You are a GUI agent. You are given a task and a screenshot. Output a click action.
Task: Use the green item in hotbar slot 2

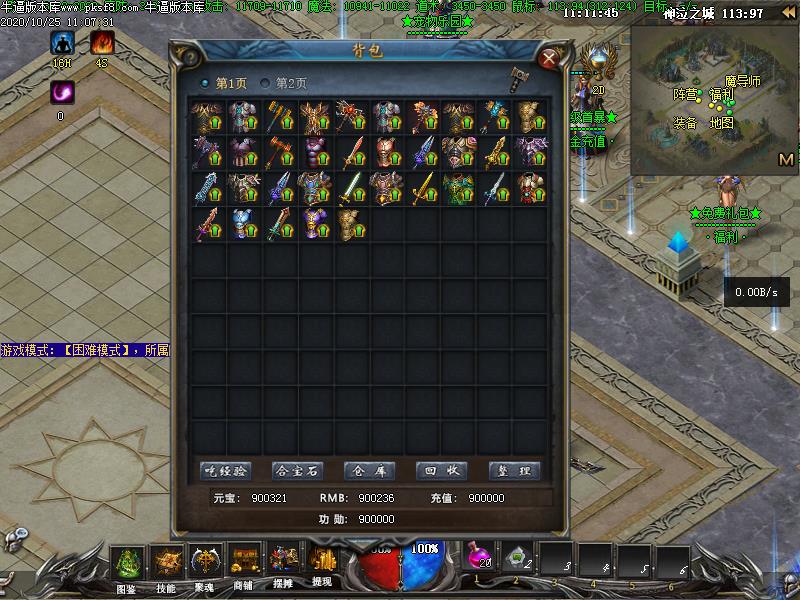point(516,560)
